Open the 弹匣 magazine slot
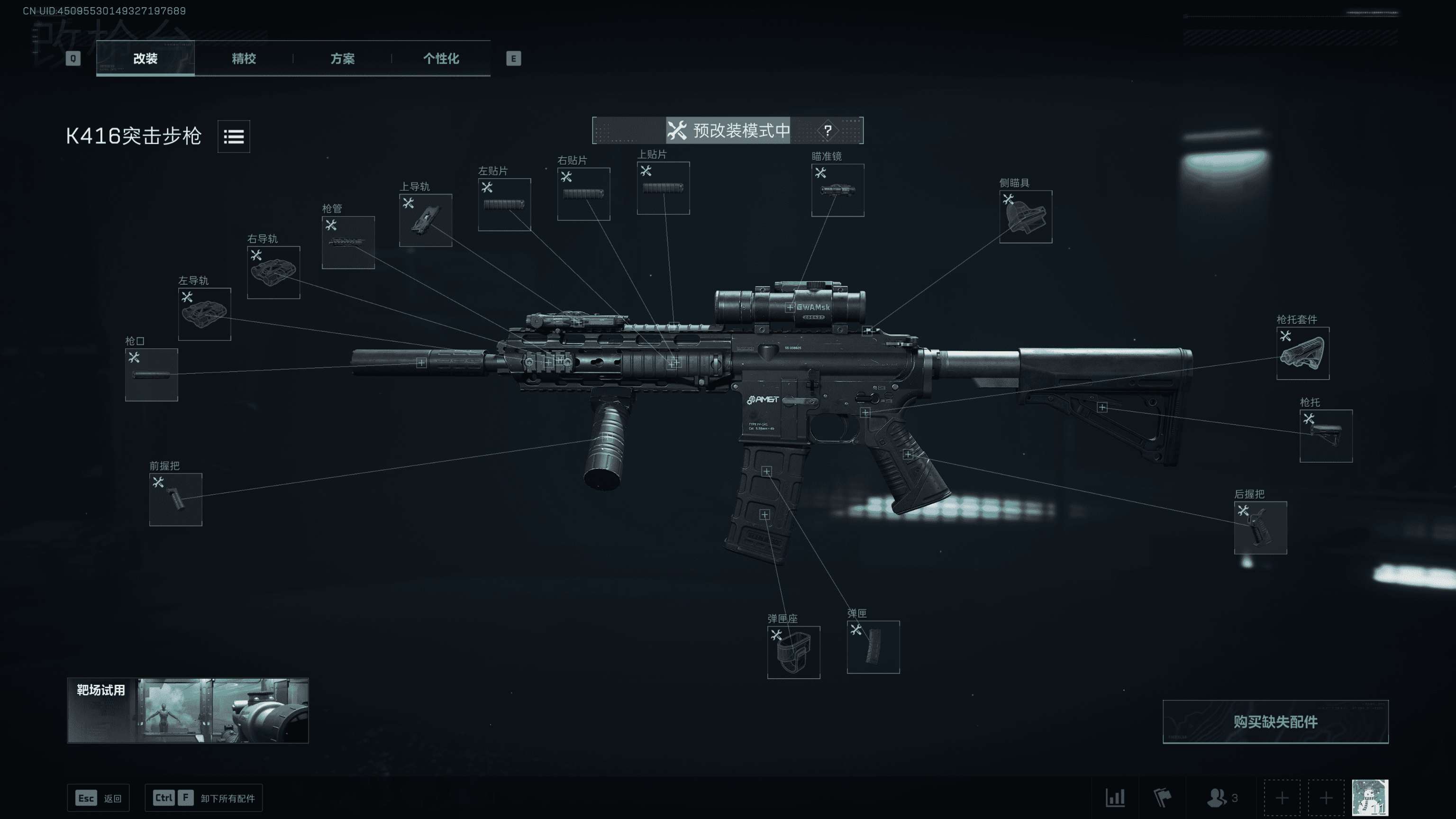The height and width of the screenshot is (819, 1456). 873,646
